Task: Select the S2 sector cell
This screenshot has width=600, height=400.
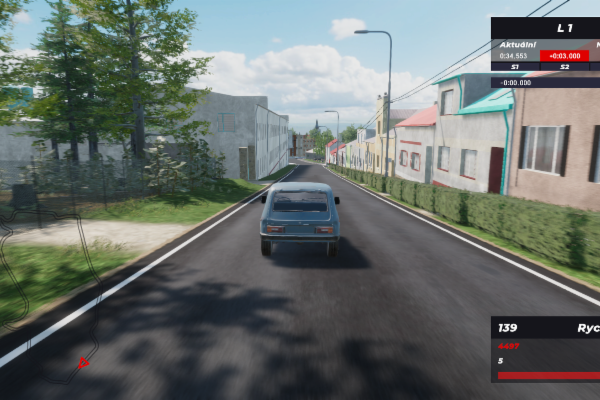Action: click(565, 67)
